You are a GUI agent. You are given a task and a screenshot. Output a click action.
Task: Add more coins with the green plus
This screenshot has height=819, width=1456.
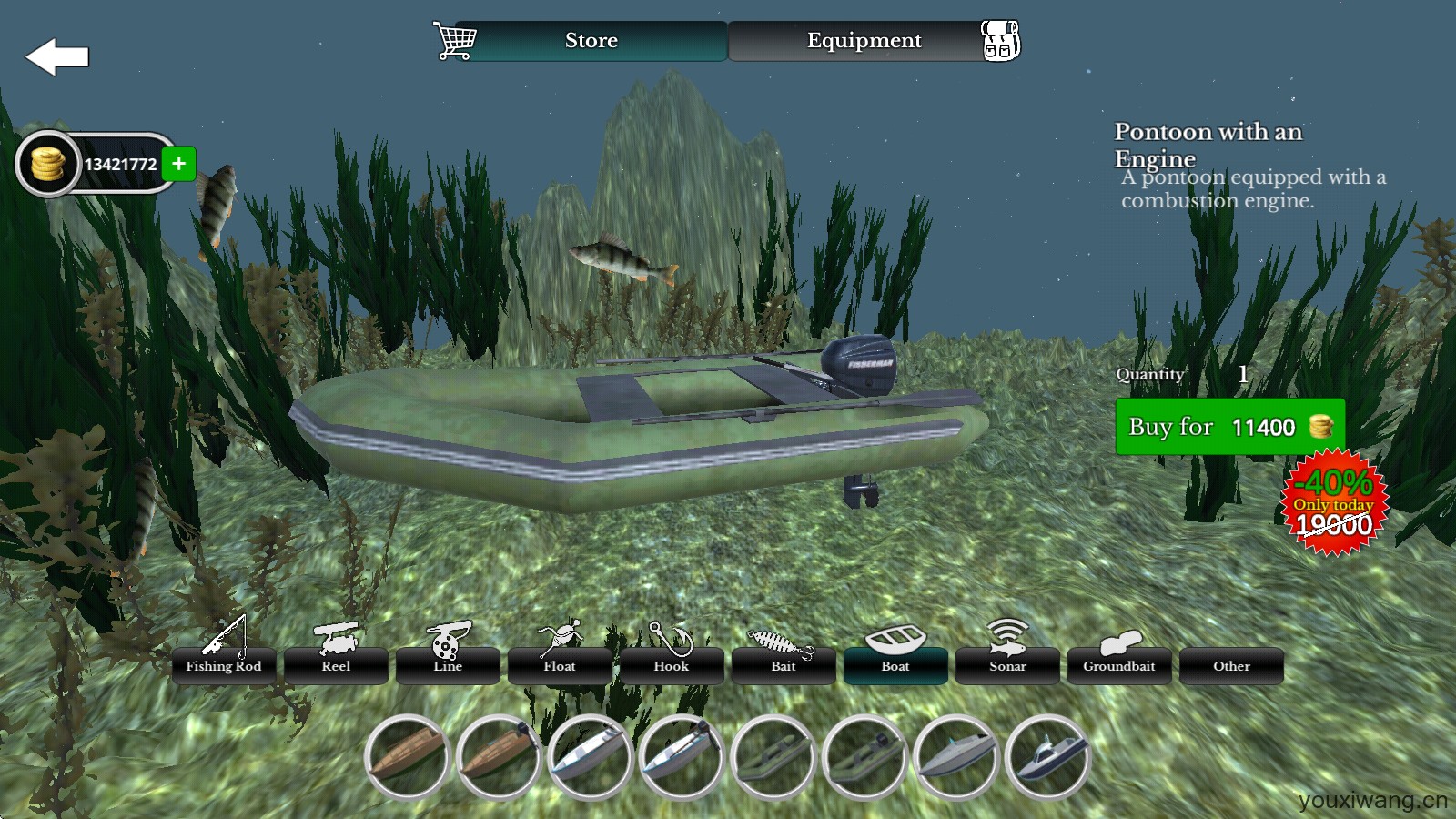pyautogui.click(x=179, y=164)
